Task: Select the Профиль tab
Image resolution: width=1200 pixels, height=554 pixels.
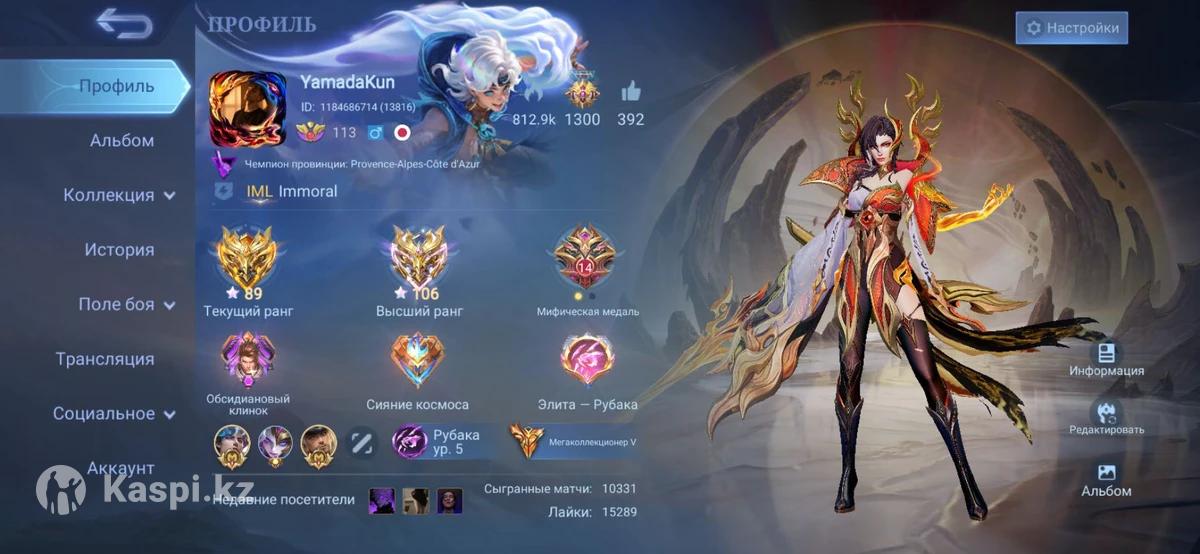Action: pyautogui.click(x=117, y=86)
